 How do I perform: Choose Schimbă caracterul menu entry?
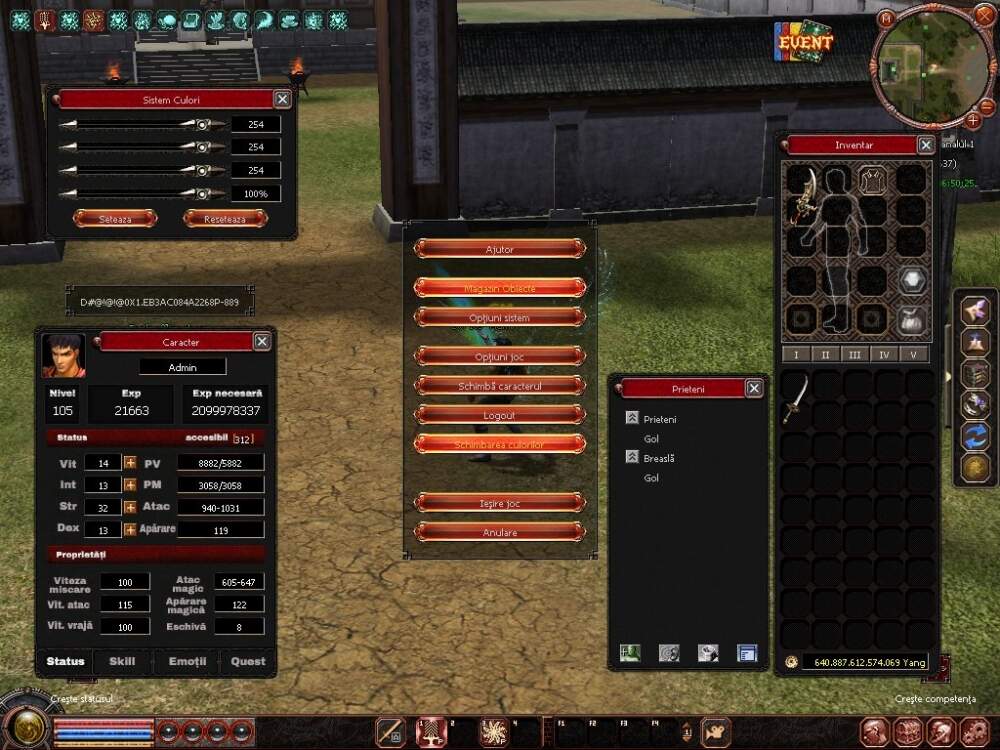point(499,385)
